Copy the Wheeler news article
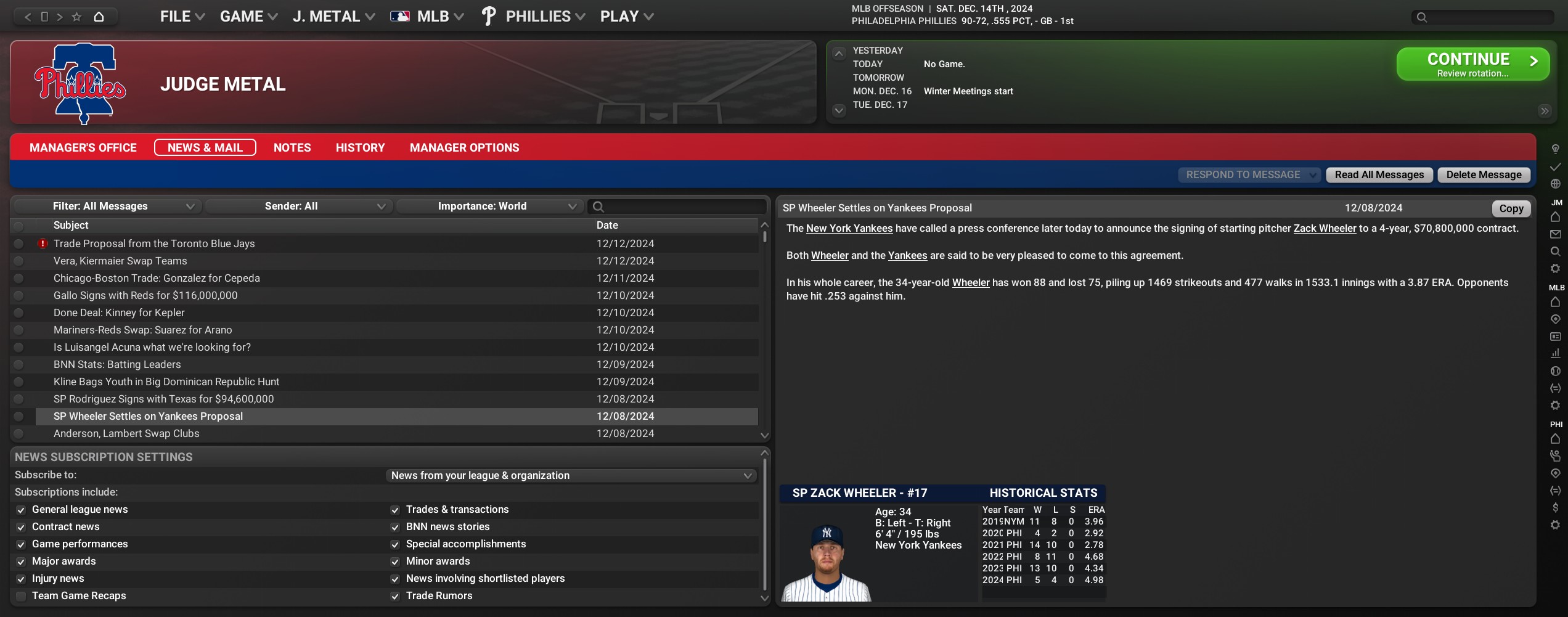Screen dimensions: 1568x617 click(1511, 209)
